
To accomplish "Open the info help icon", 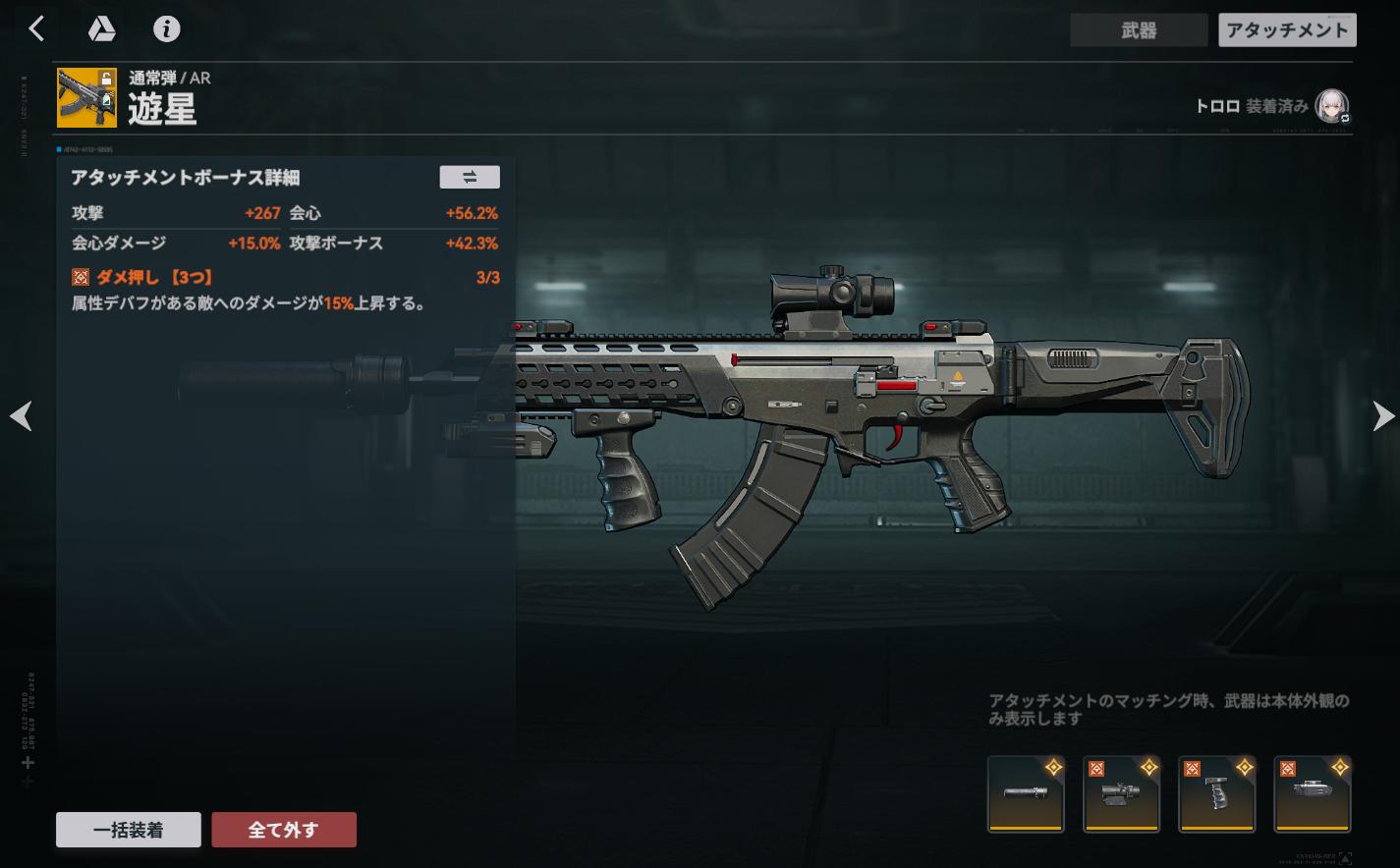I will [x=167, y=29].
